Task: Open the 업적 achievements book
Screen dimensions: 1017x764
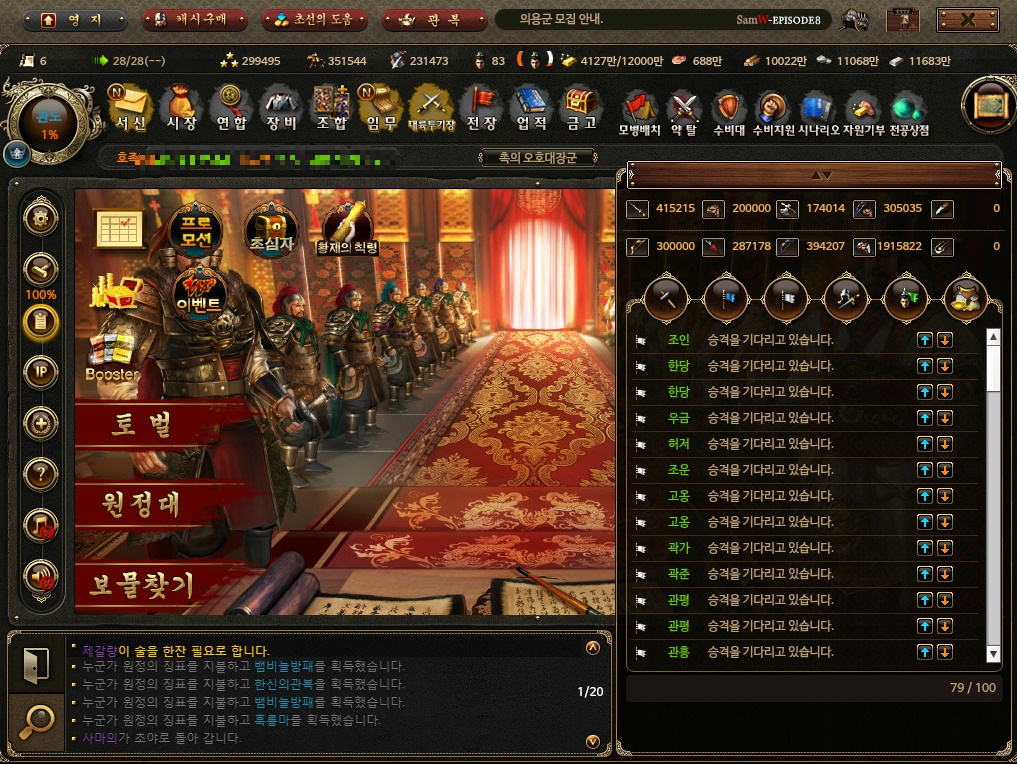Action: tap(531, 108)
